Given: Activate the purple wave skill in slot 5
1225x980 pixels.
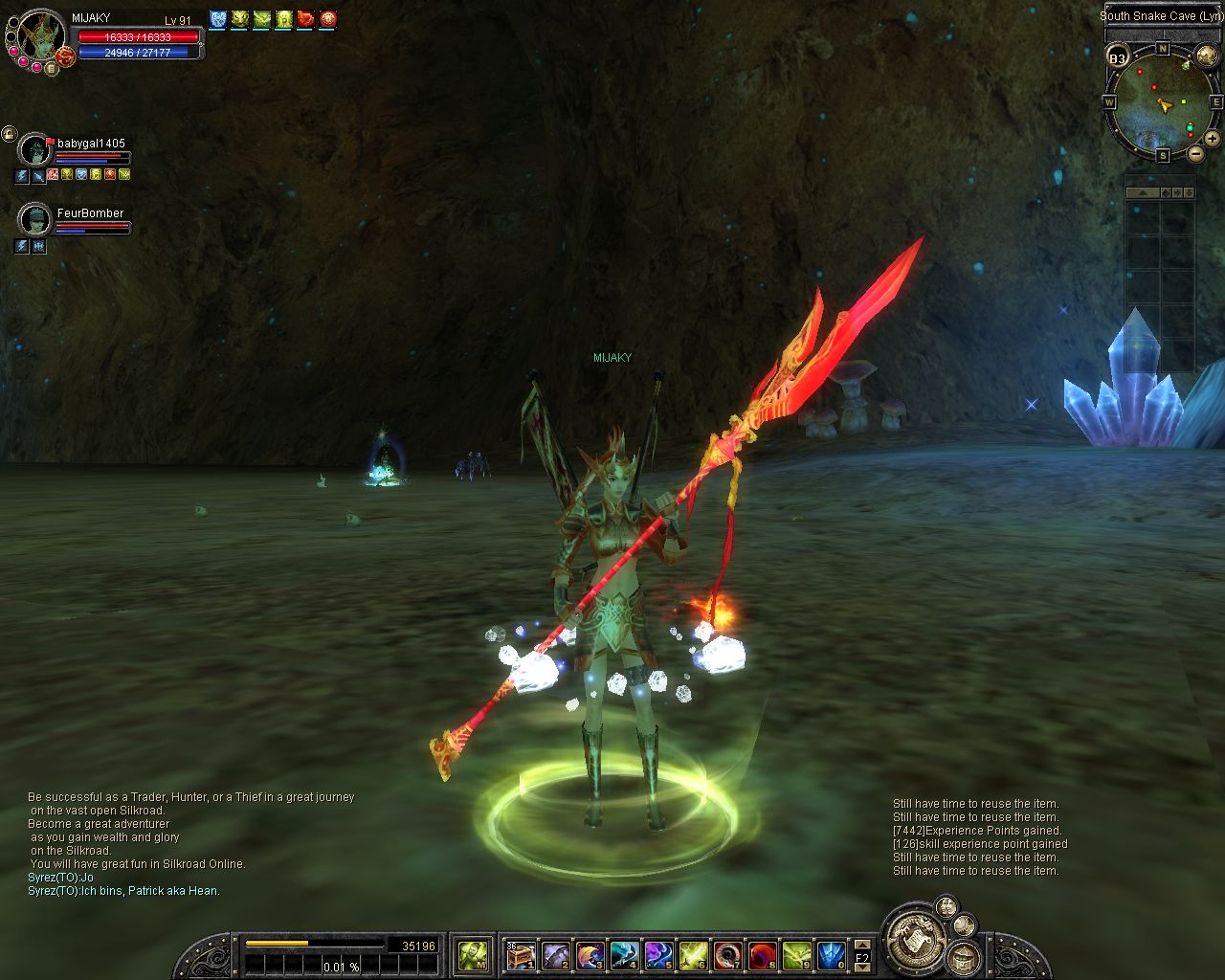Looking at the screenshot, I should 658,955.
